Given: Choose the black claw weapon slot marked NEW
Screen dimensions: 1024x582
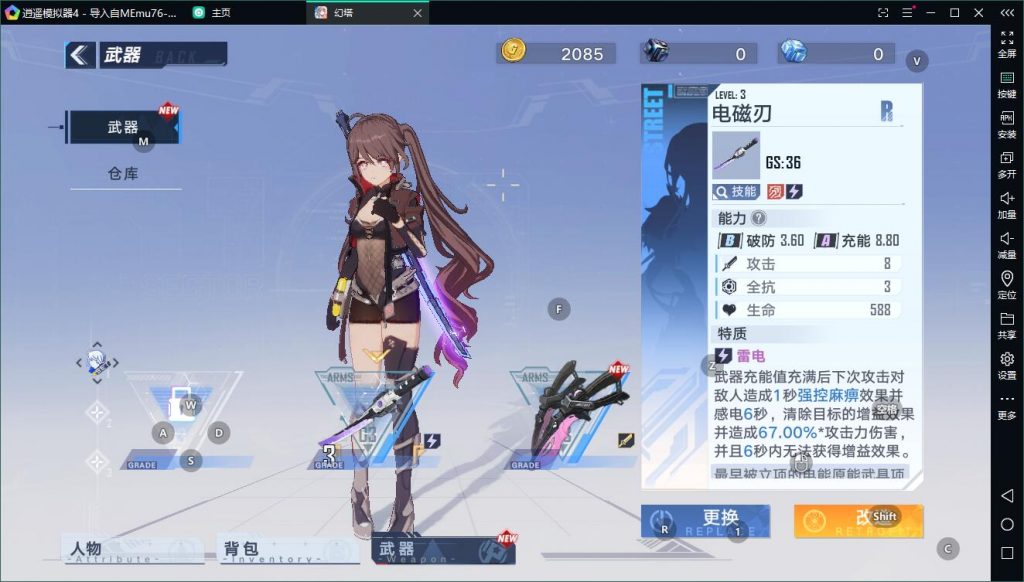Looking at the screenshot, I should tap(575, 410).
